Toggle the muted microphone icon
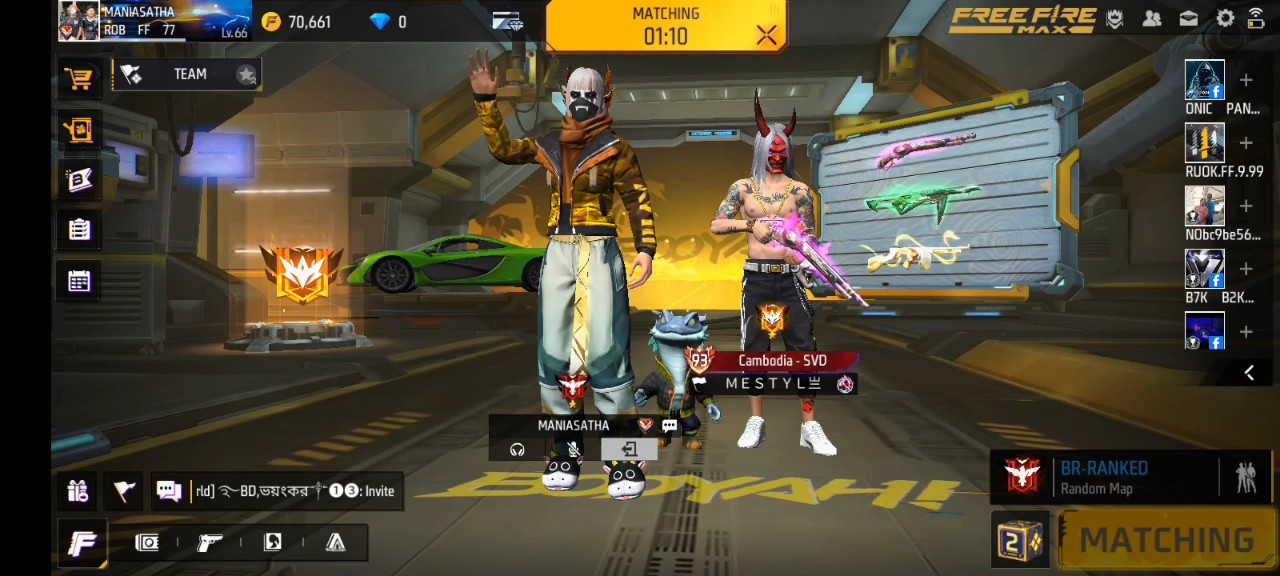Image resolution: width=1280 pixels, height=576 pixels. [573, 449]
